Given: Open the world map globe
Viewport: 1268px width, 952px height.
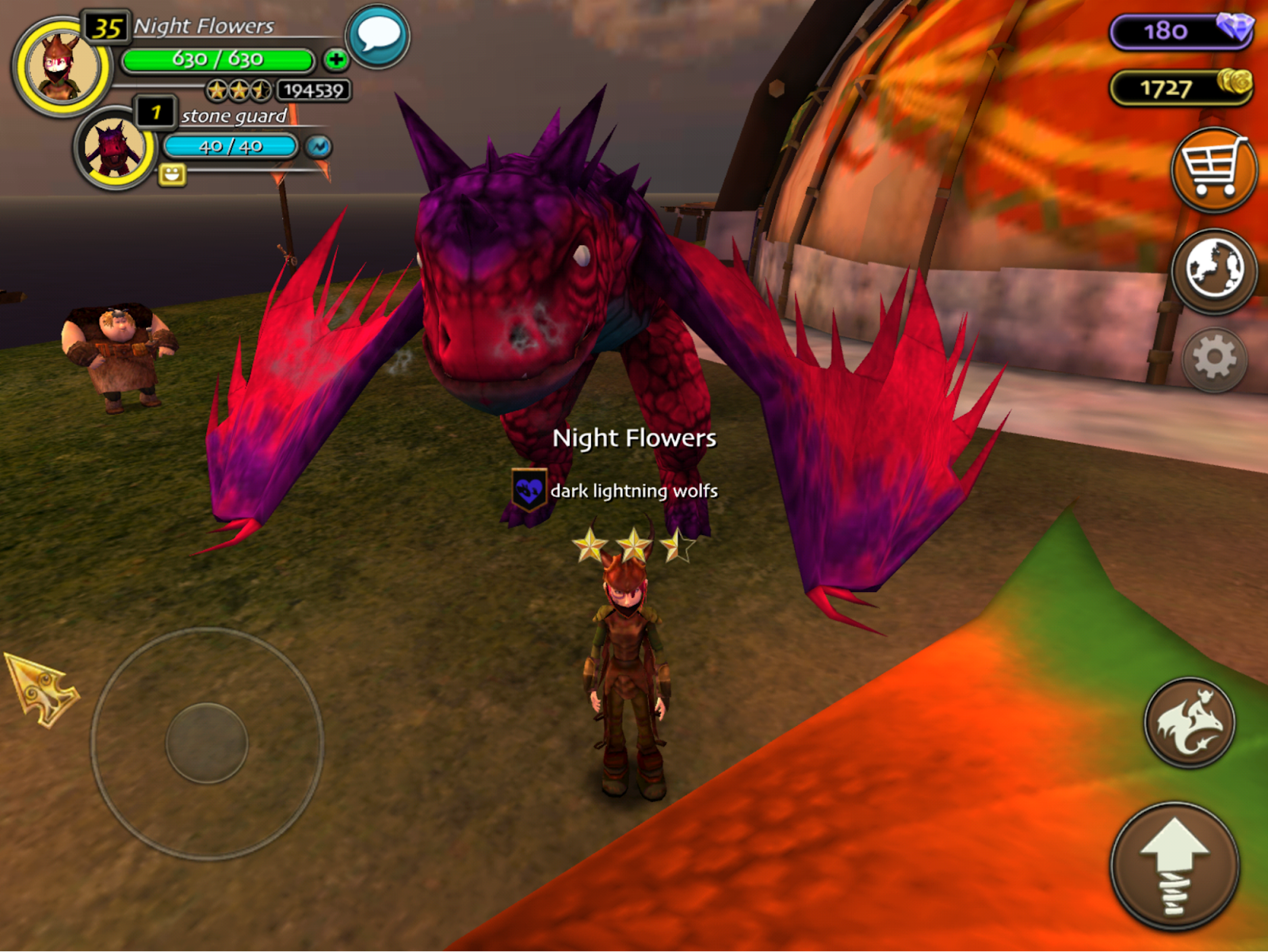Looking at the screenshot, I should coord(1213,270).
